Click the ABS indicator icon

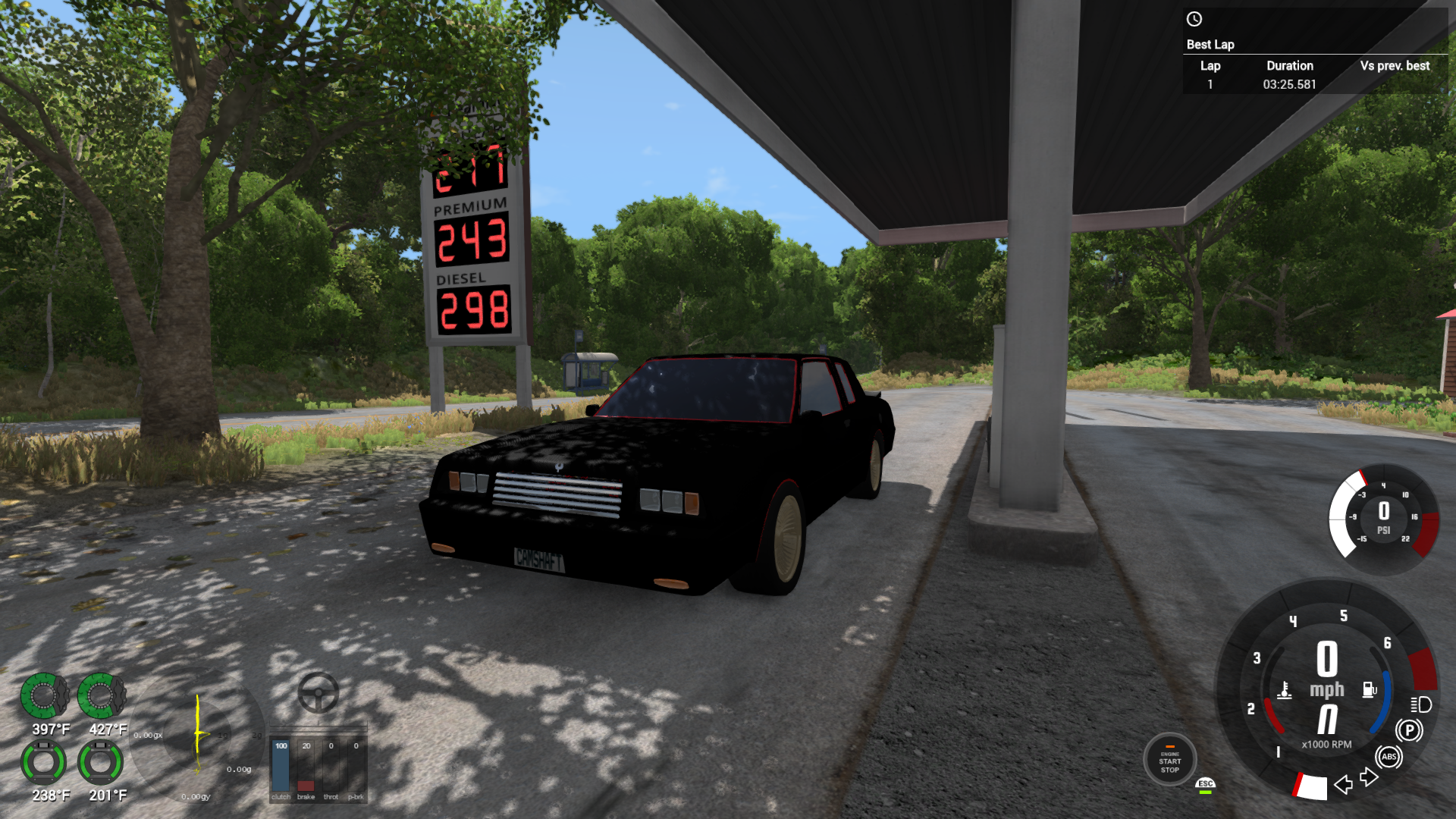(1390, 756)
